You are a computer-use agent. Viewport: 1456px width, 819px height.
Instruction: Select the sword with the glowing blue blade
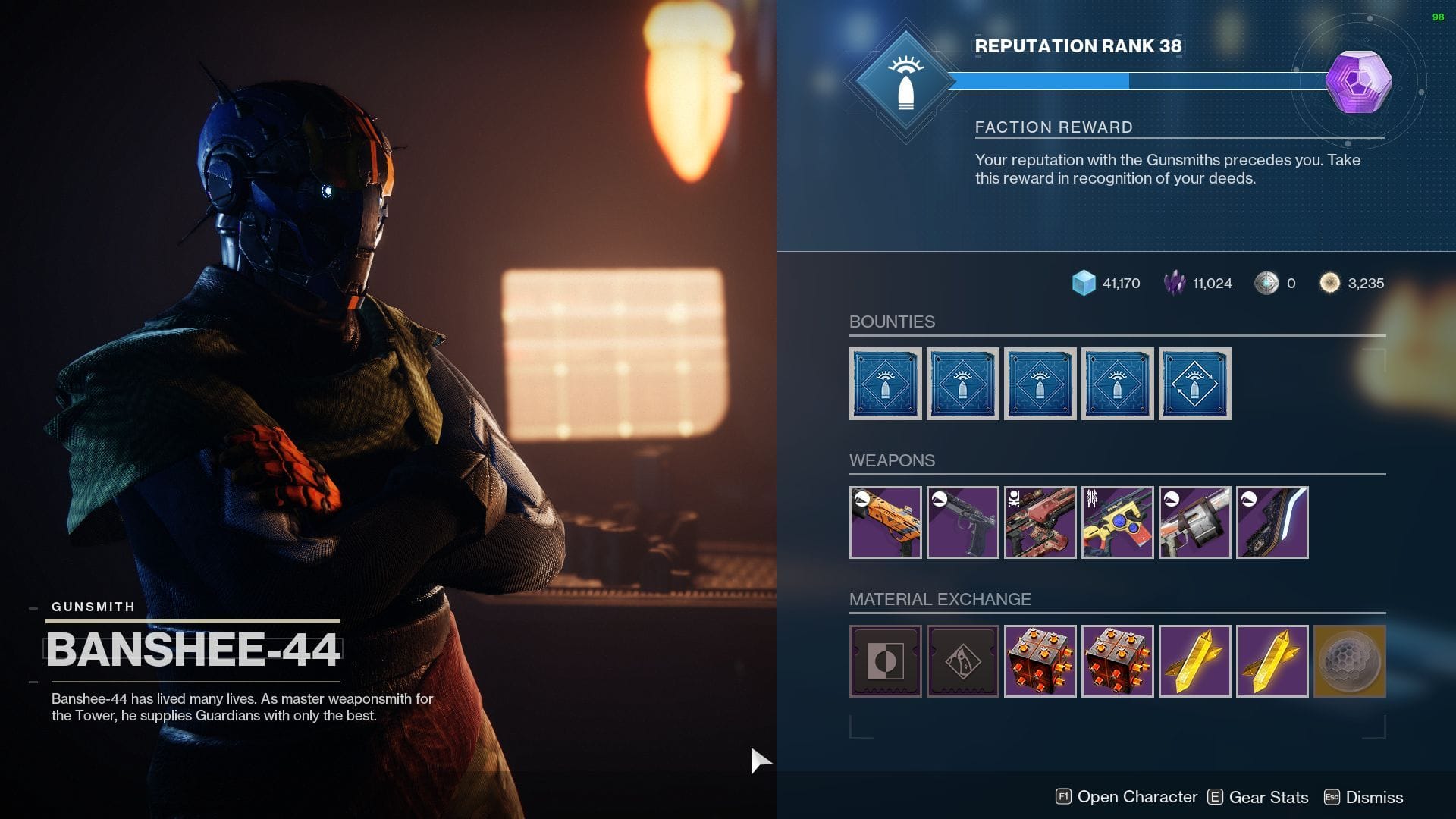tap(1272, 523)
